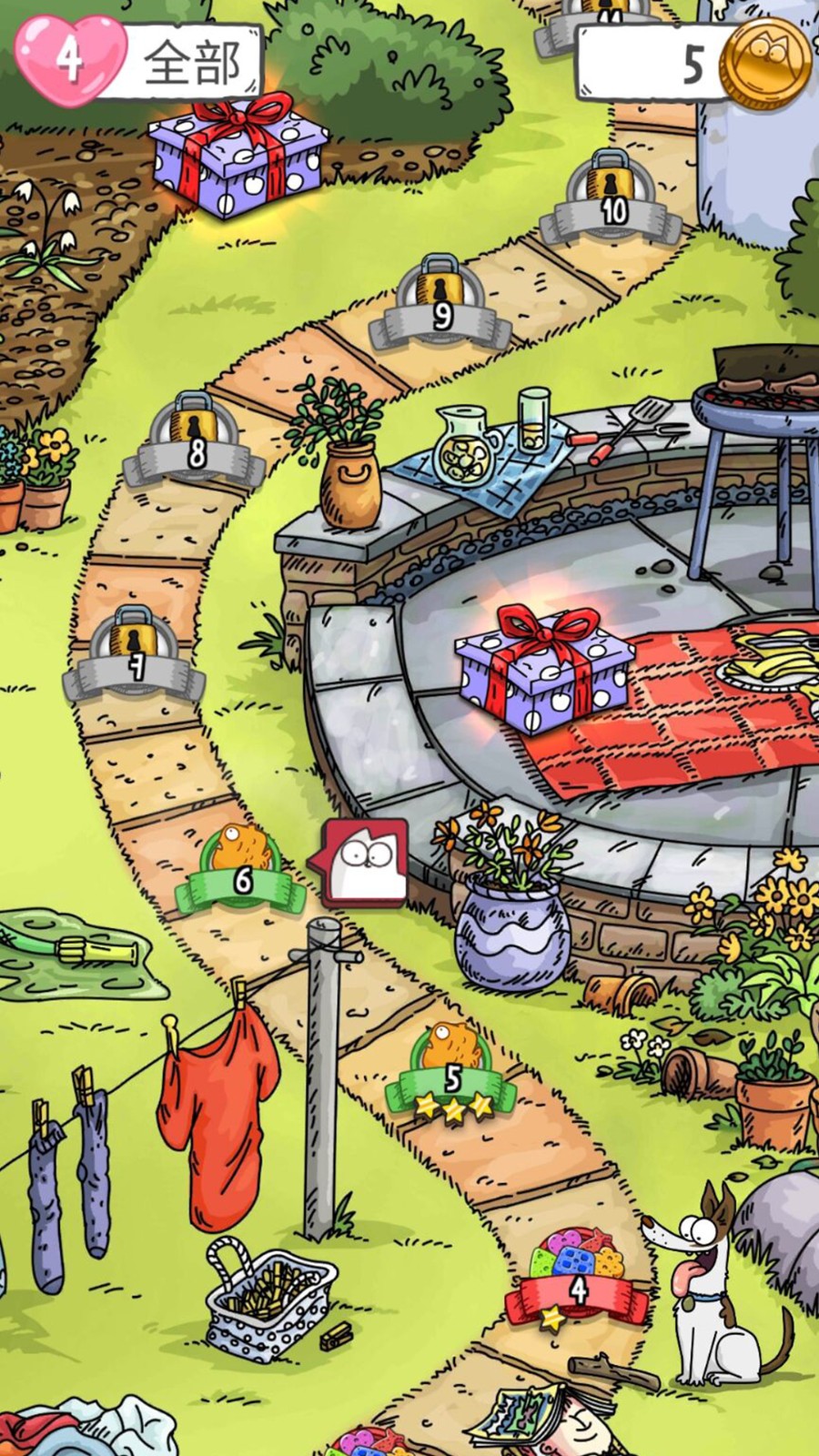Image resolution: width=819 pixels, height=1456 pixels.
Task: Open the gift box on the dirt patch
Action: 237,155
